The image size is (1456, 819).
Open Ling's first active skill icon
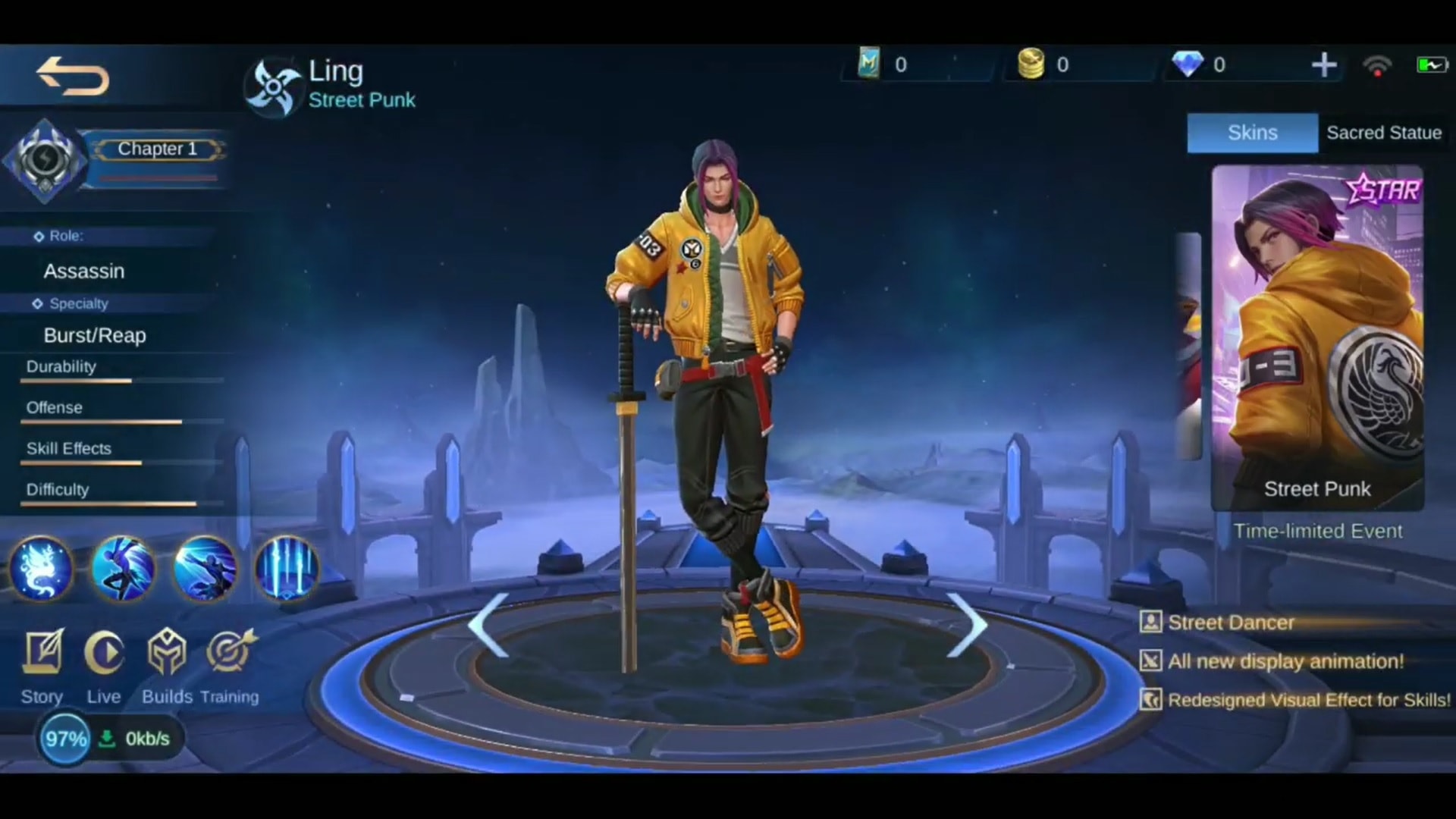[123, 570]
